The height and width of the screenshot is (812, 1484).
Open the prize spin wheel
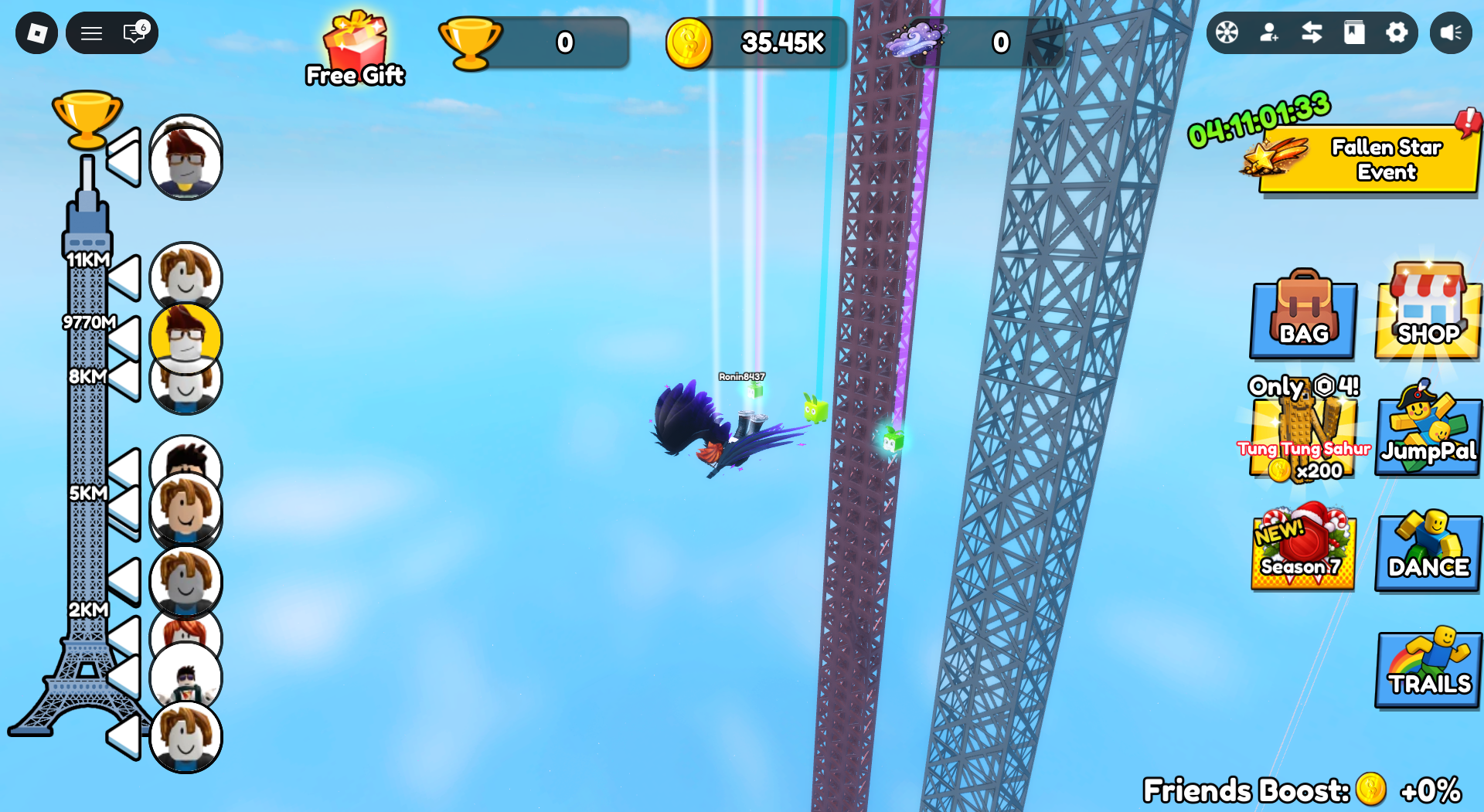1227,33
